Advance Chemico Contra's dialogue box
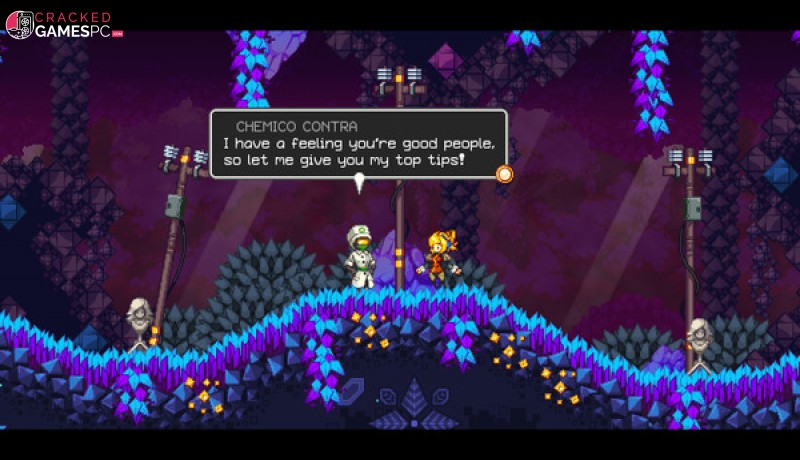 point(358,145)
